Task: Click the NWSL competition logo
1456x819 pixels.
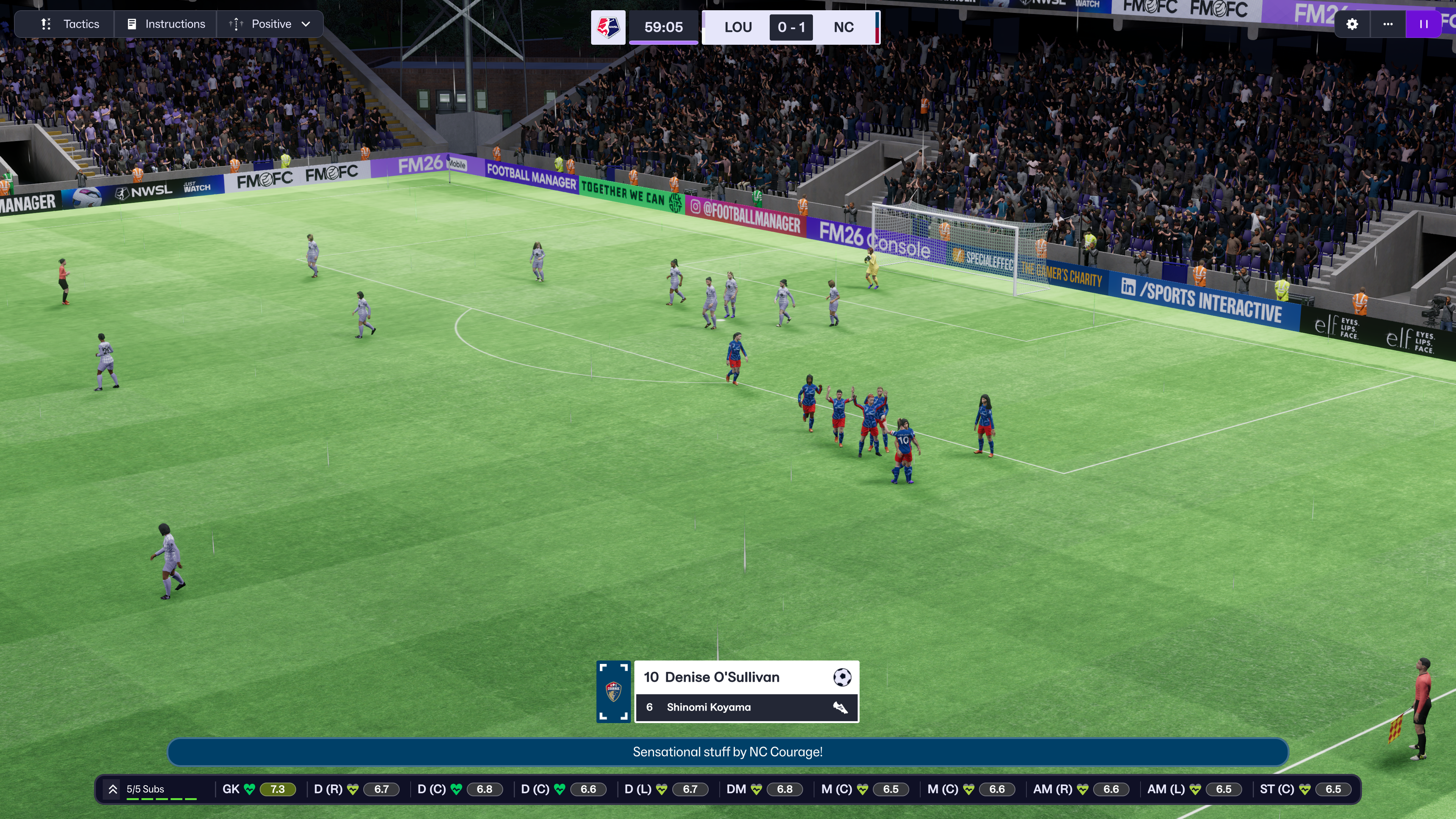Action: [608, 27]
